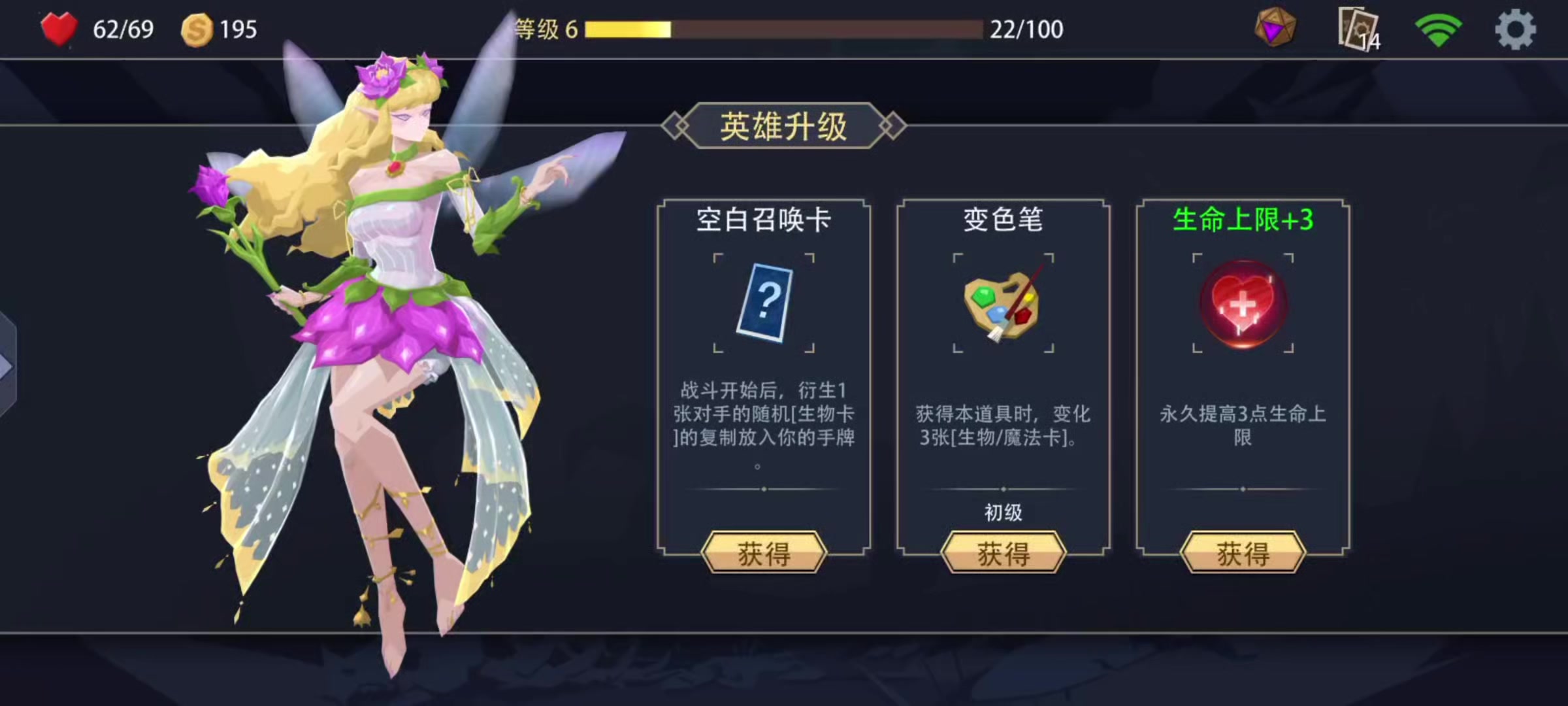
Task: Select the 英雄升级 title banner
Action: (x=784, y=126)
